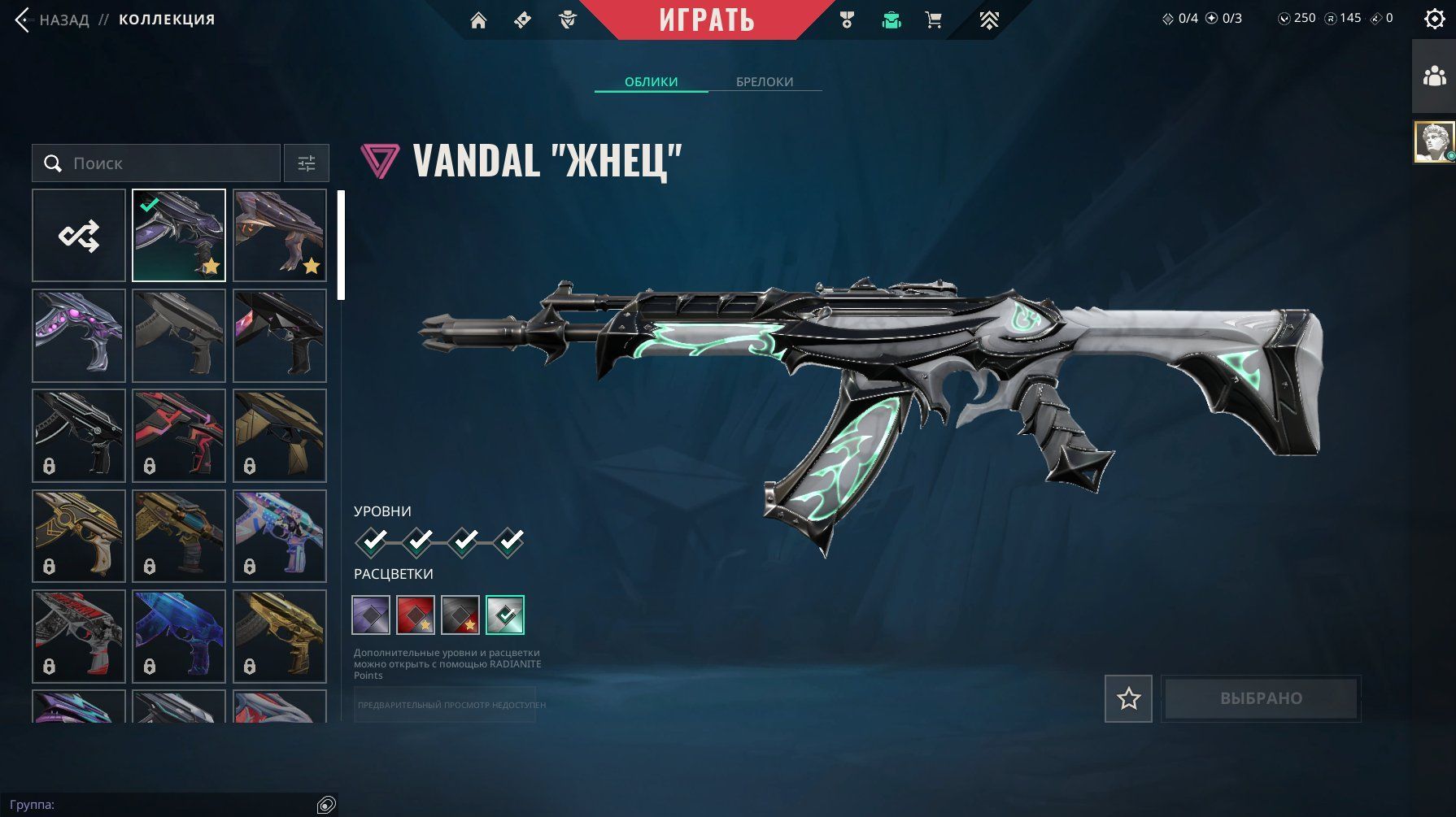Start a match with ИГРАТЬ

click(706, 20)
